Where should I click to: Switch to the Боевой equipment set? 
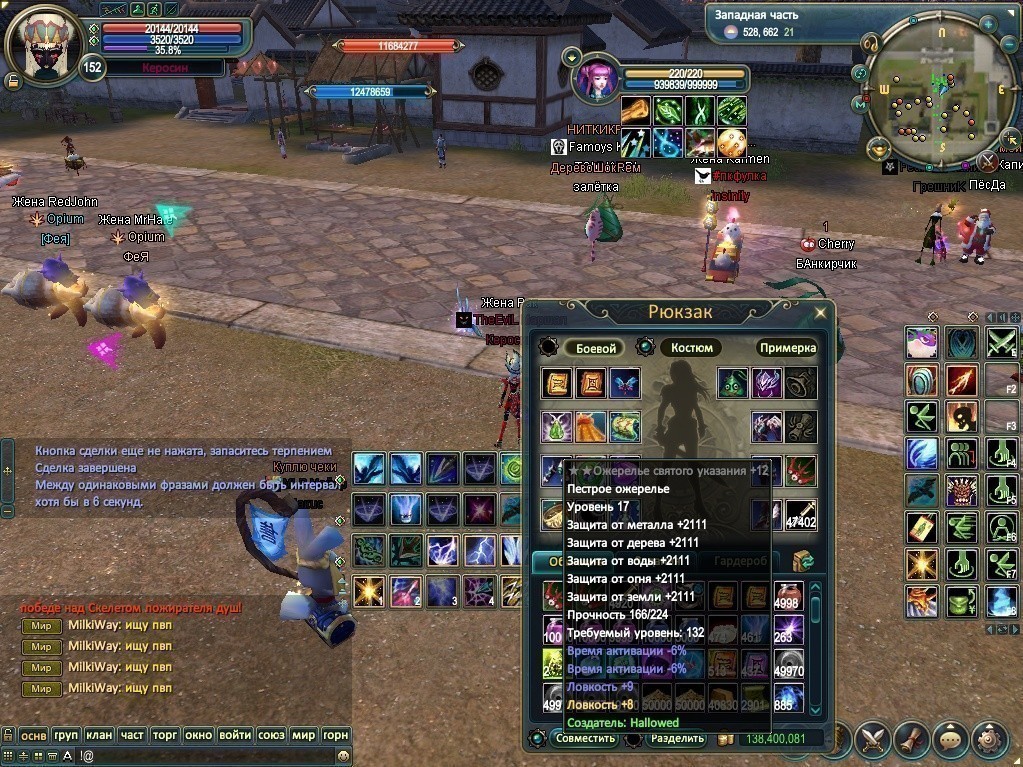[593, 348]
